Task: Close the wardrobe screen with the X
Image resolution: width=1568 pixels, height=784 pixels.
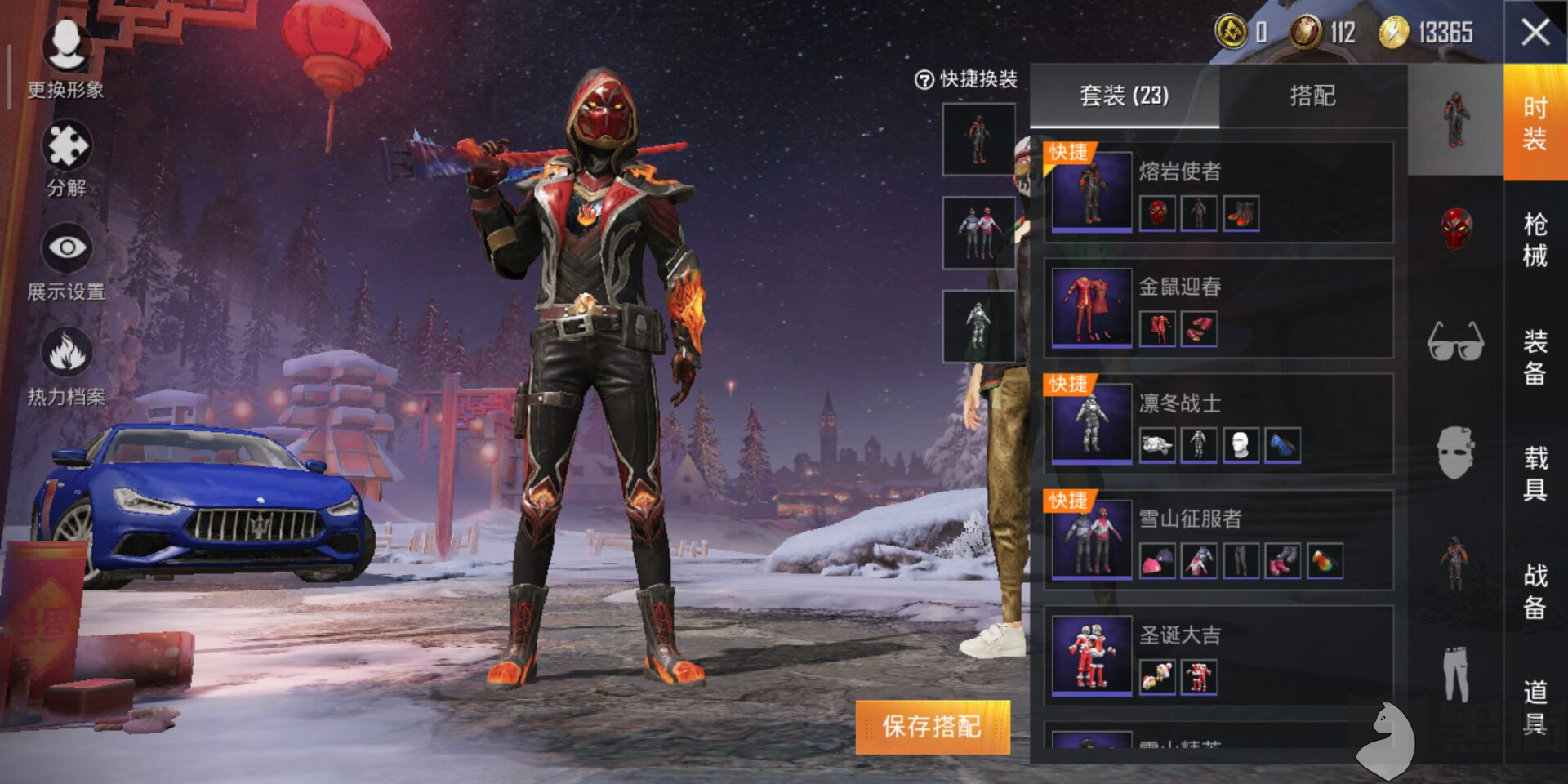Action: click(x=1535, y=33)
